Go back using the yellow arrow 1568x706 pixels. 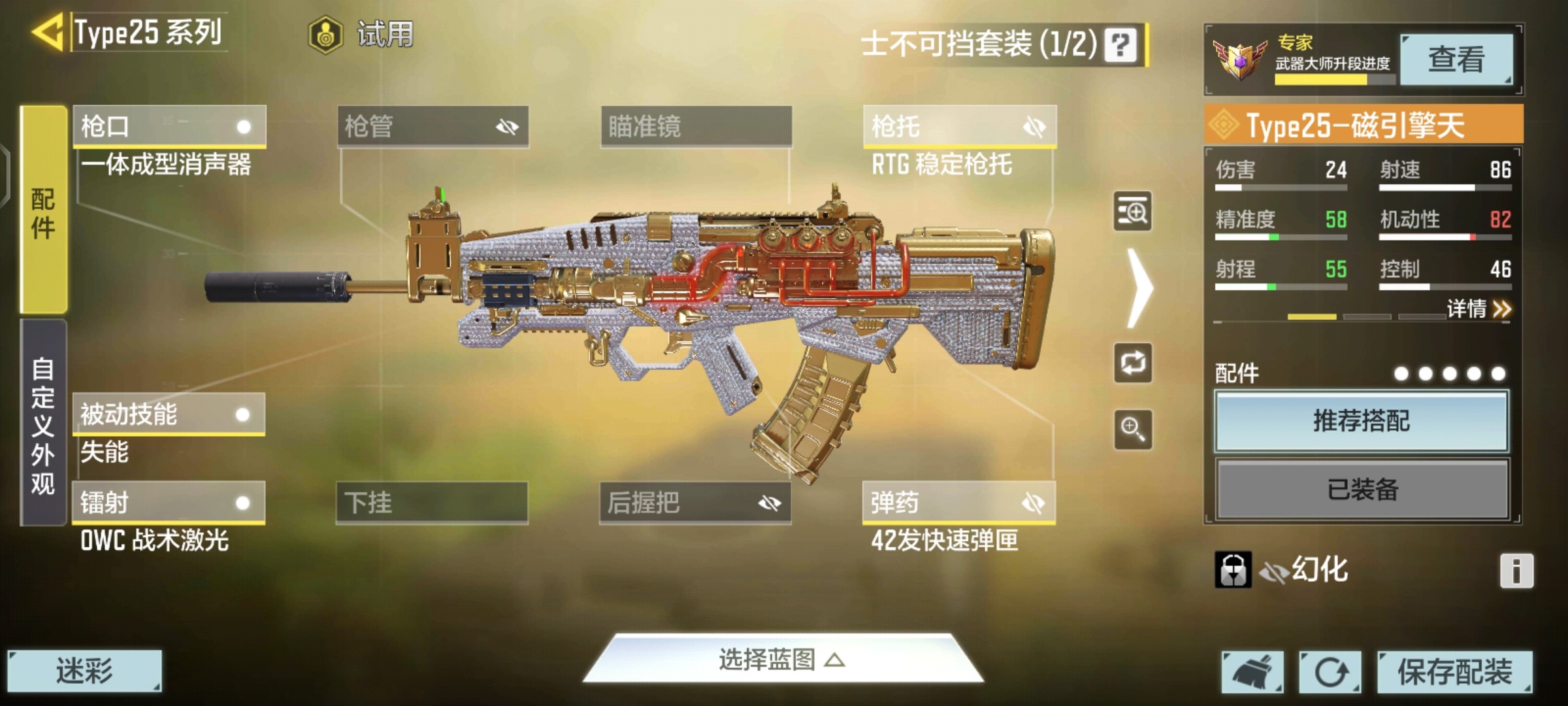tap(47, 31)
